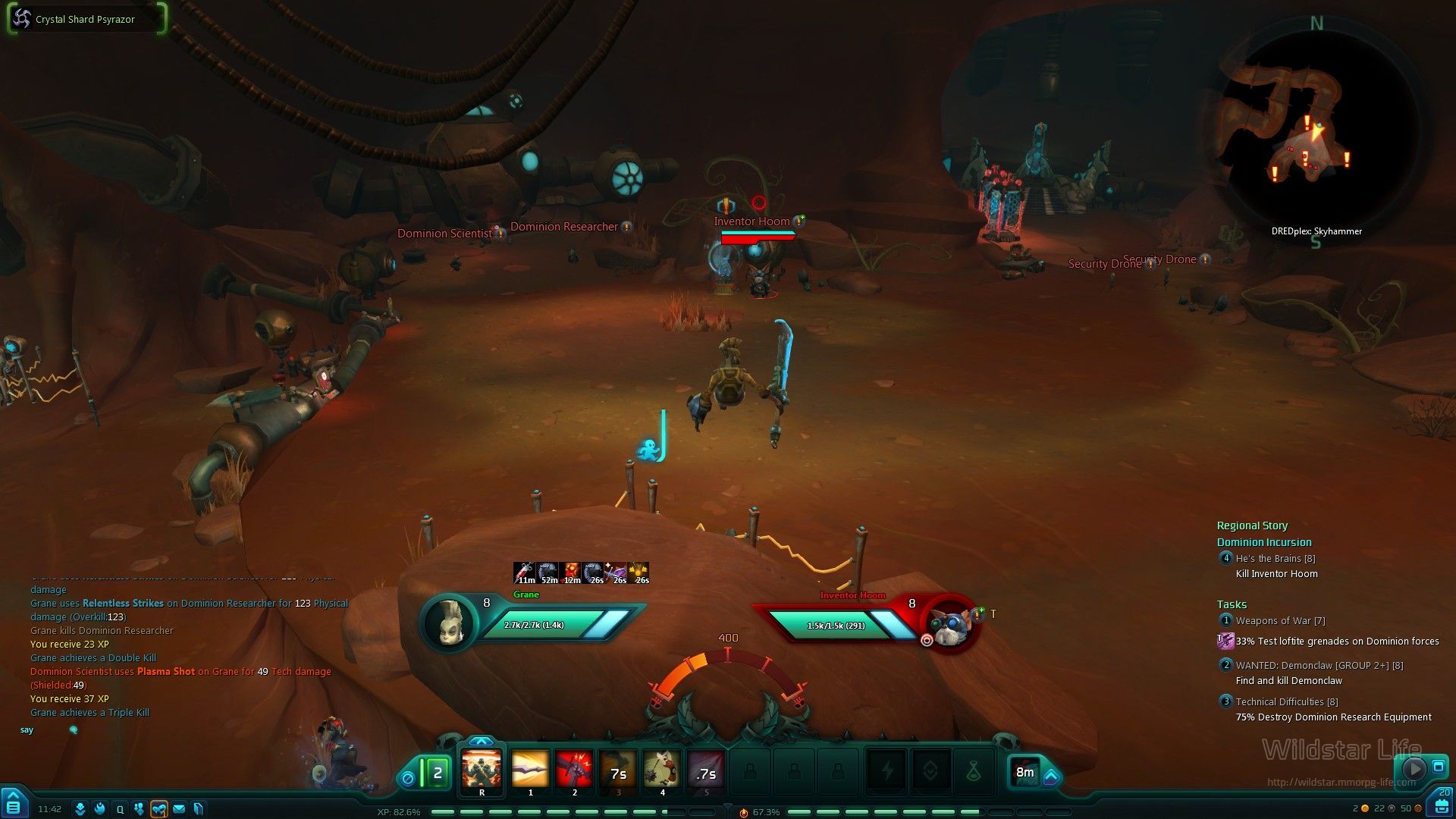Use the mace swing ability in slot 4
The height and width of the screenshot is (819, 1456).
(662, 772)
